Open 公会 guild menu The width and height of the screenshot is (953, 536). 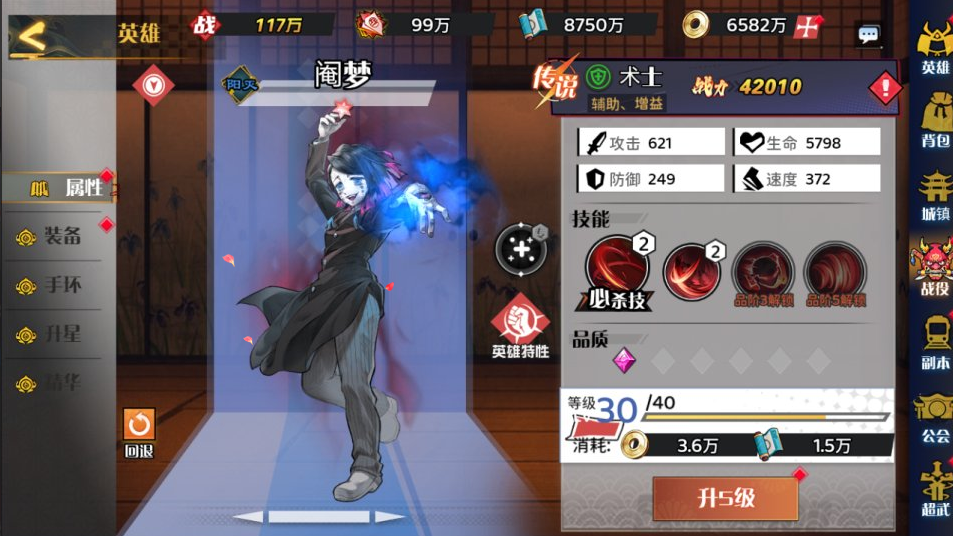[934, 416]
